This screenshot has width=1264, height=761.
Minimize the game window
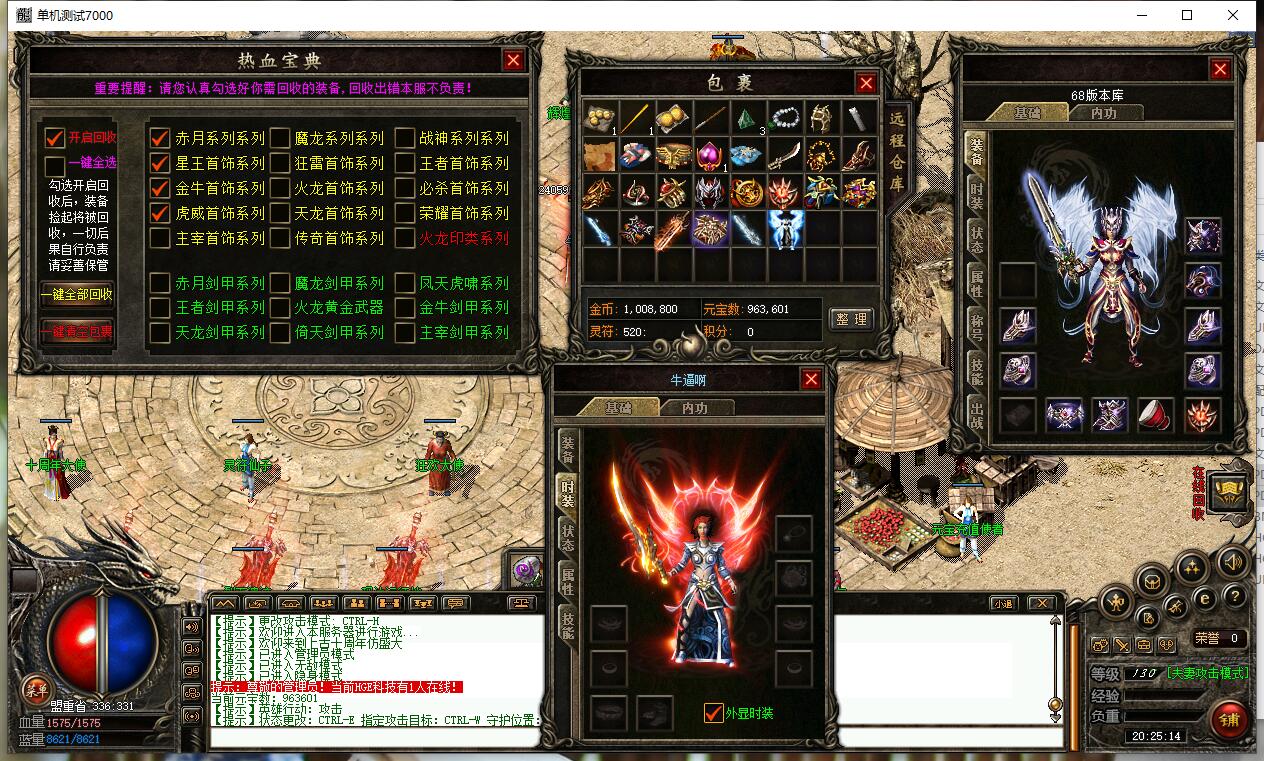(1141, 15)
